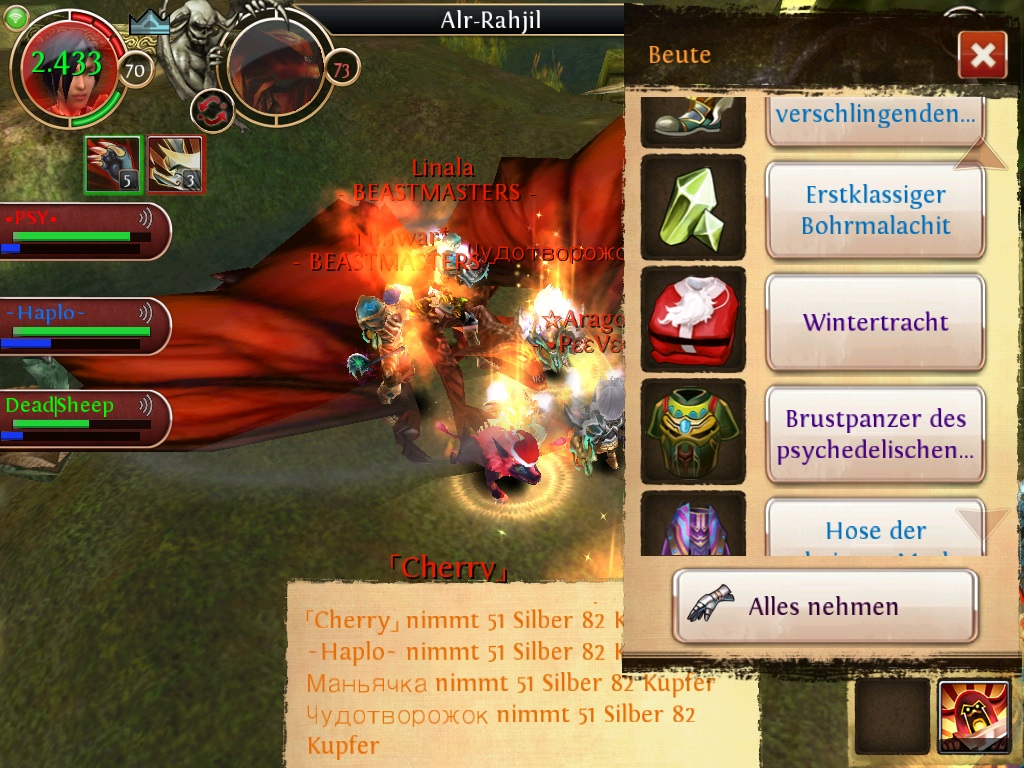
Task: Open own character portrait
Action: (67, 70)
